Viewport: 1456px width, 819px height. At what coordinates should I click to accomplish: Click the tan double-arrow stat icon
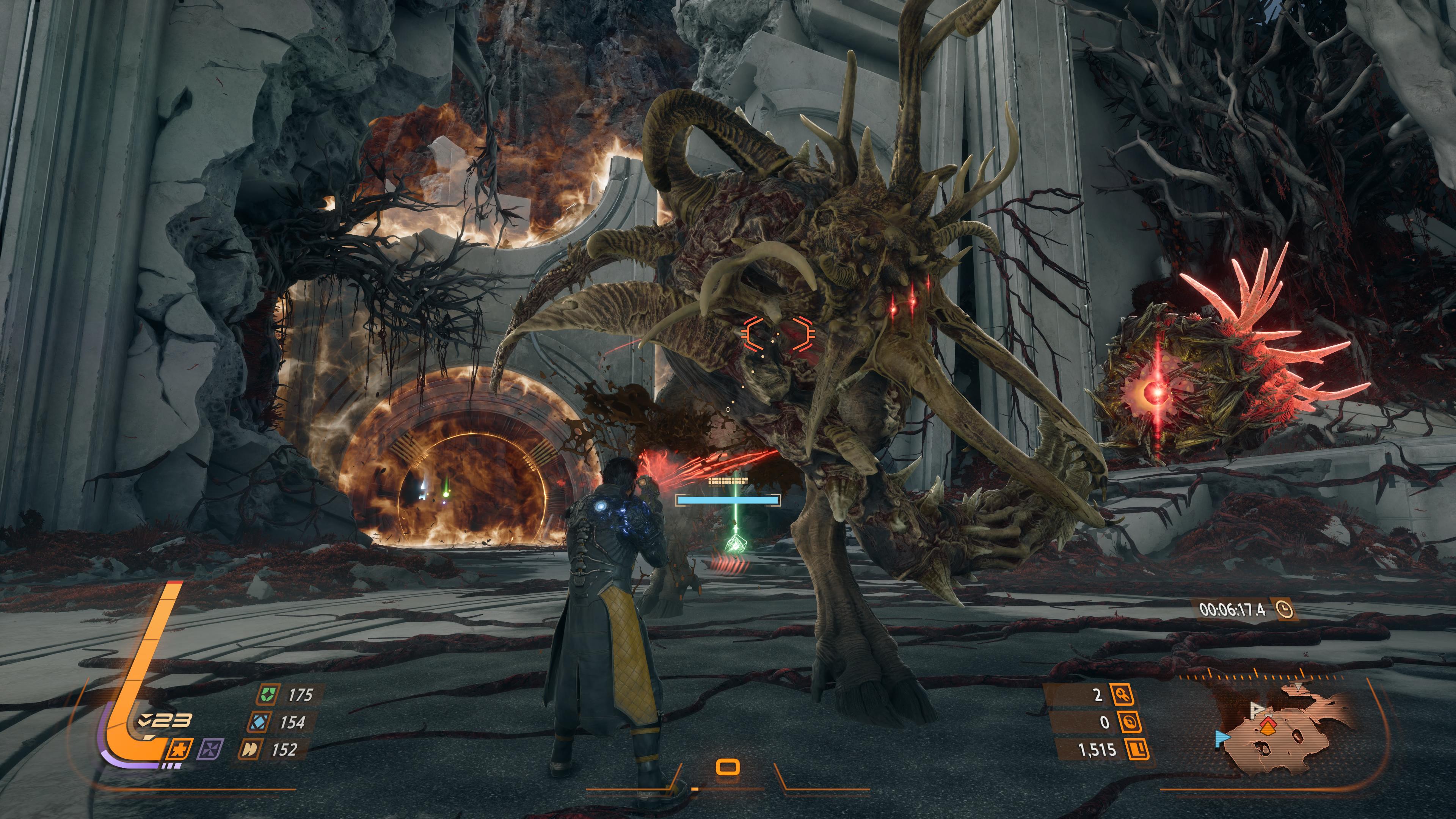[250, 750]
